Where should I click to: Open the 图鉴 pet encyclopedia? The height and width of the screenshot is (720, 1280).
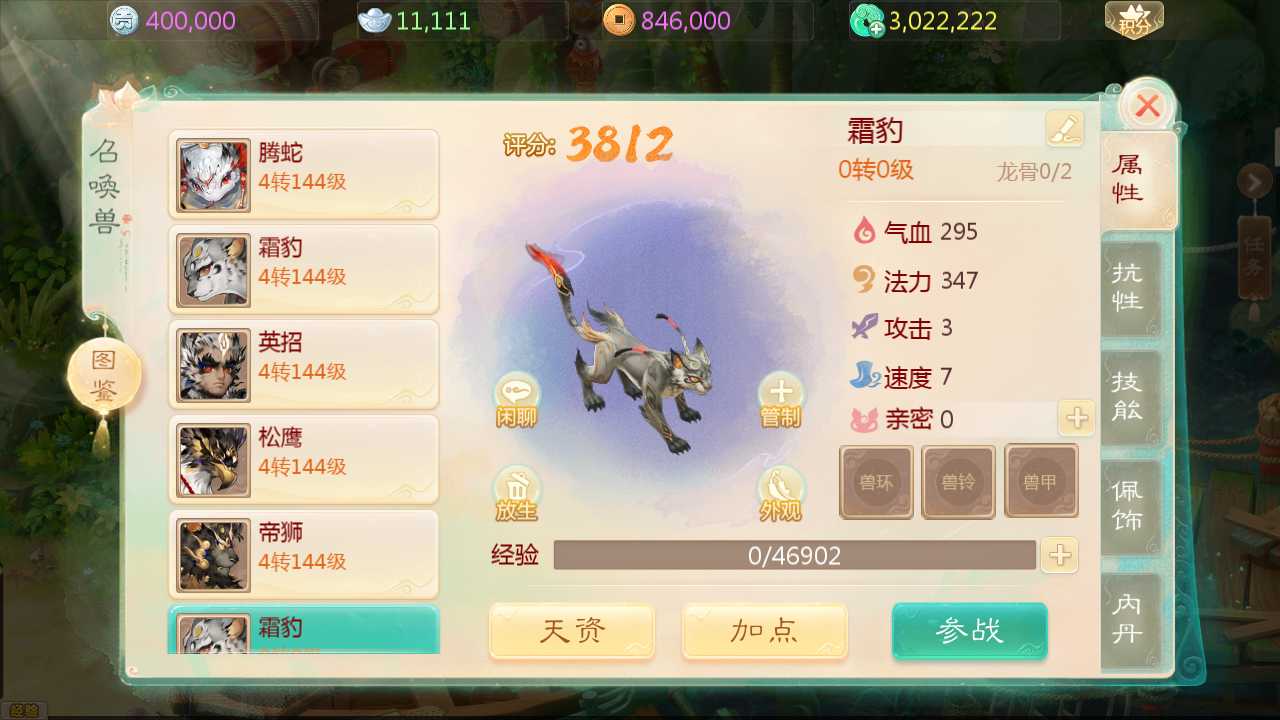105,372
